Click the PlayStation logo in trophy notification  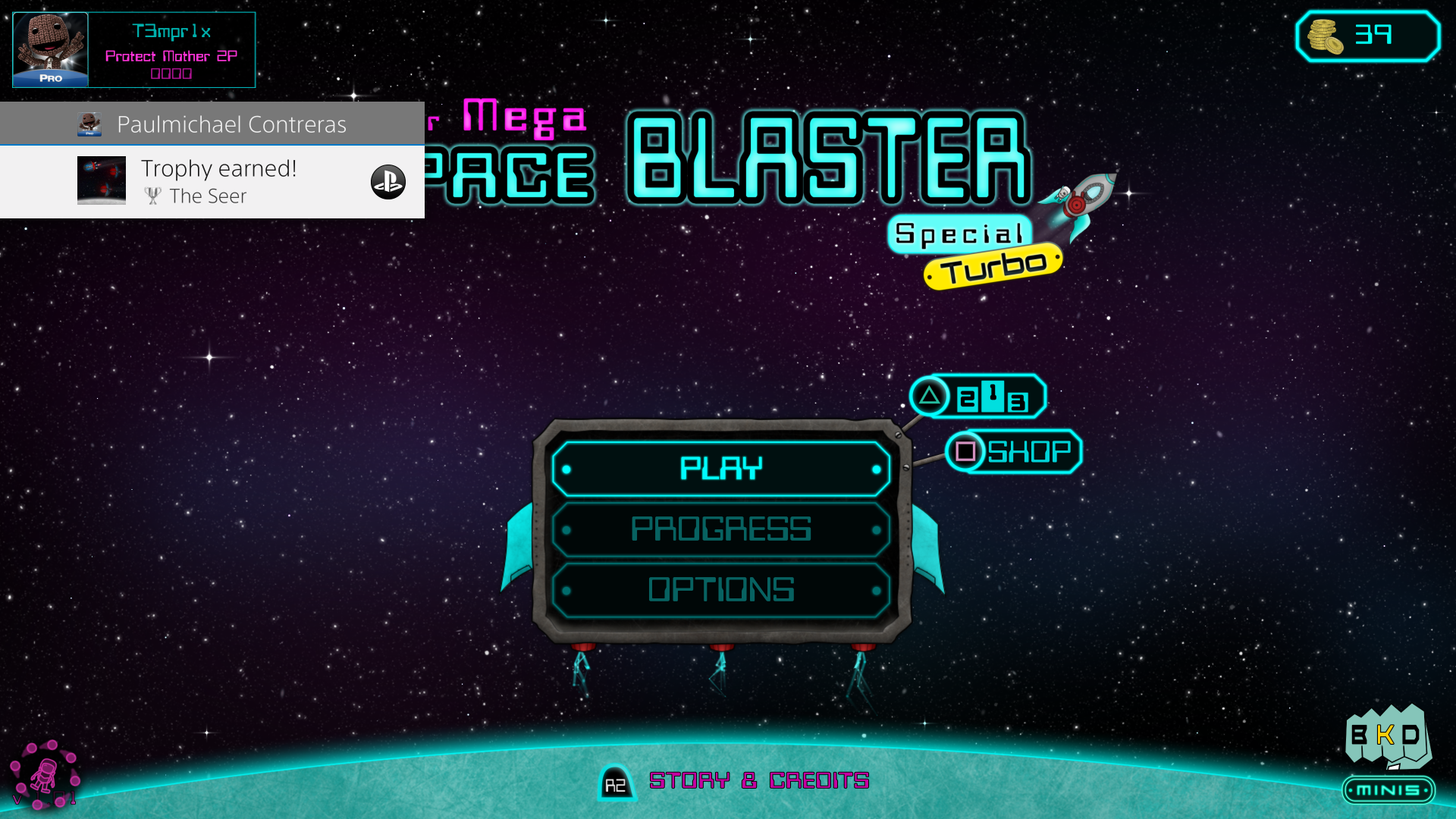pyautogui.click(x=388, y=182)
